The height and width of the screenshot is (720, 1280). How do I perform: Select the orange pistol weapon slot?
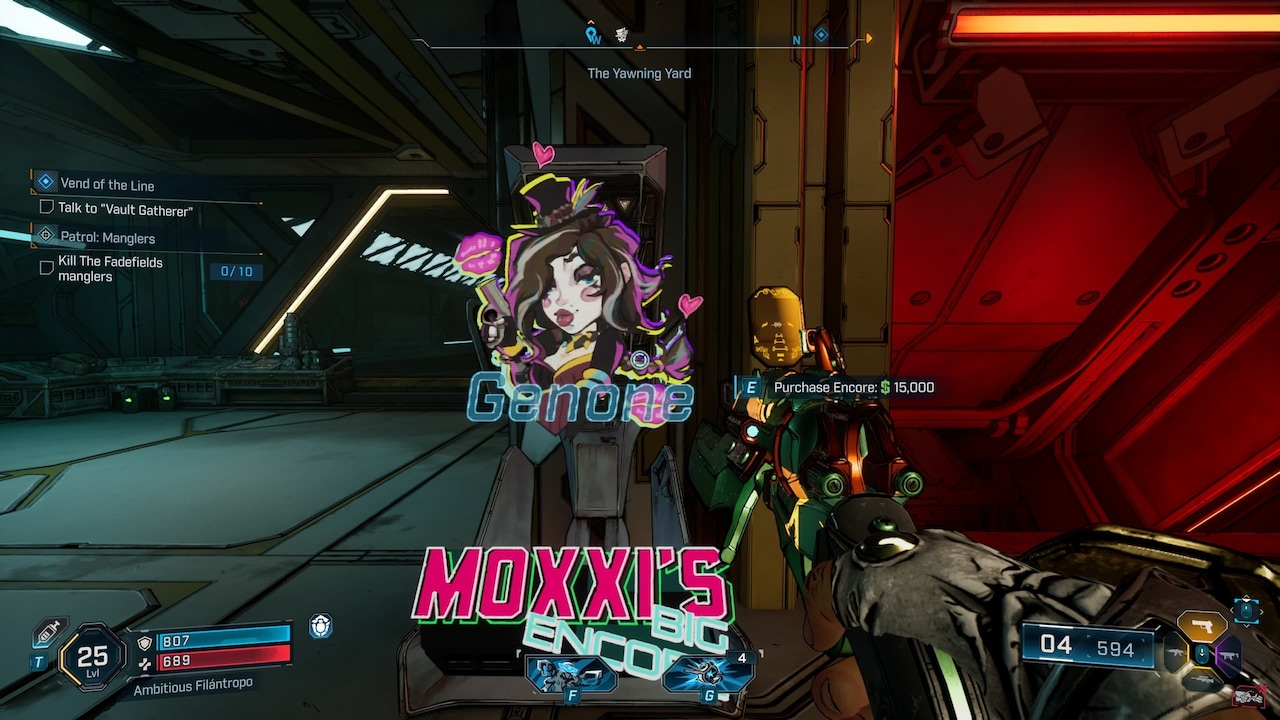pos(1201,626)
